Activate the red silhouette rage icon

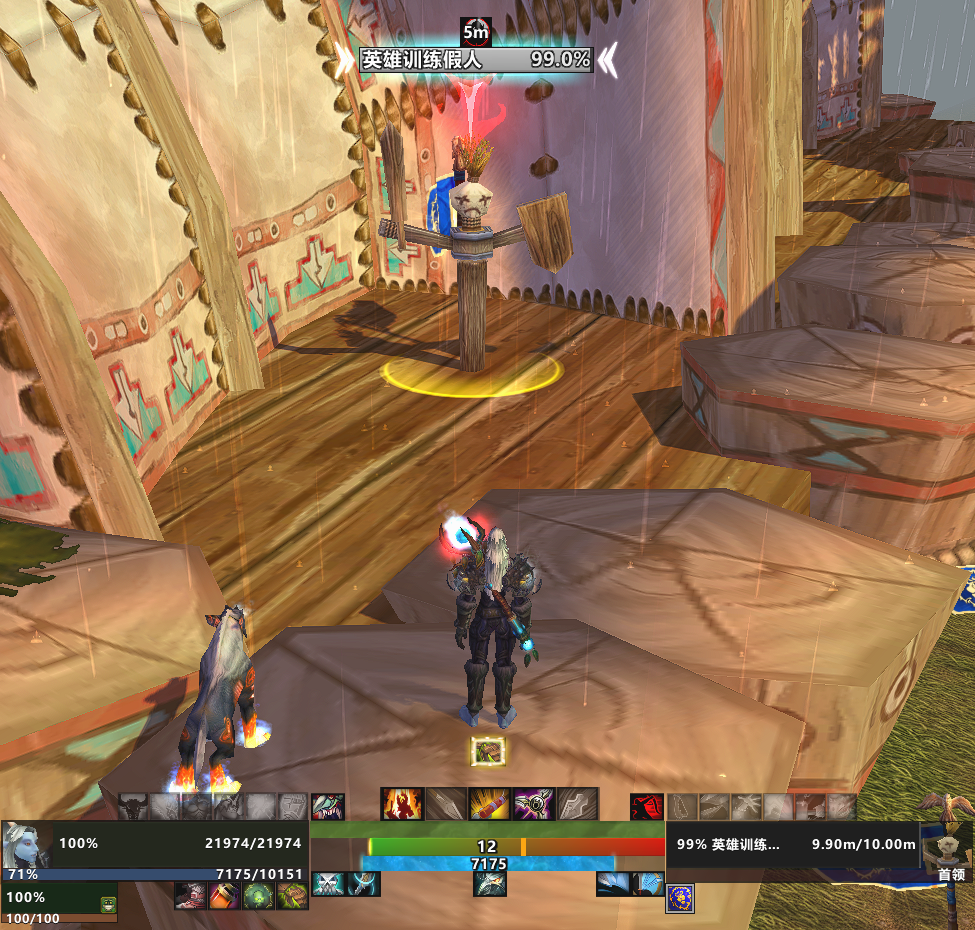646,807
